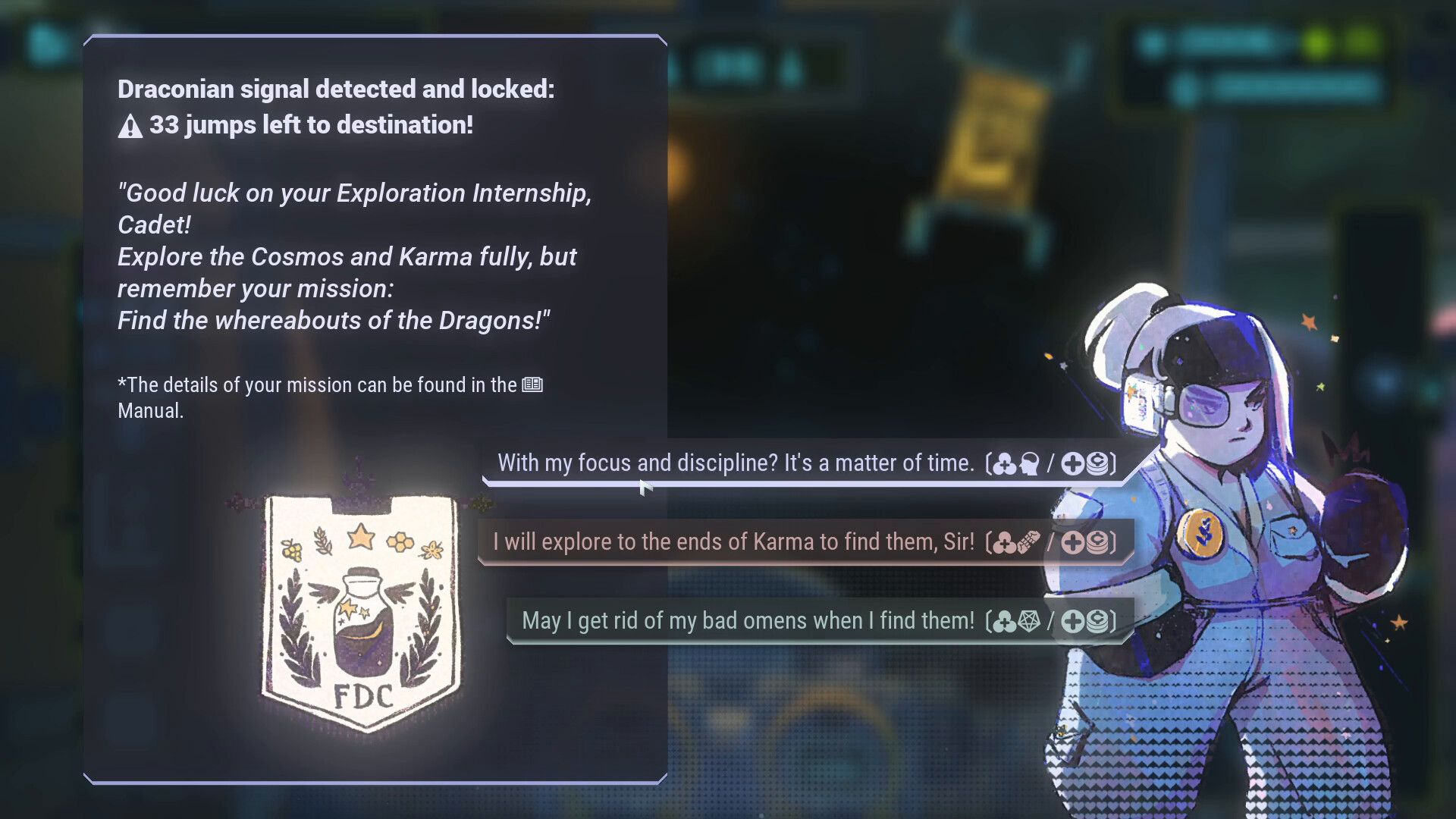Click the mind icon on the first dialogue option
This screenshot has height=819, width=1456.
pos(1029,463)
